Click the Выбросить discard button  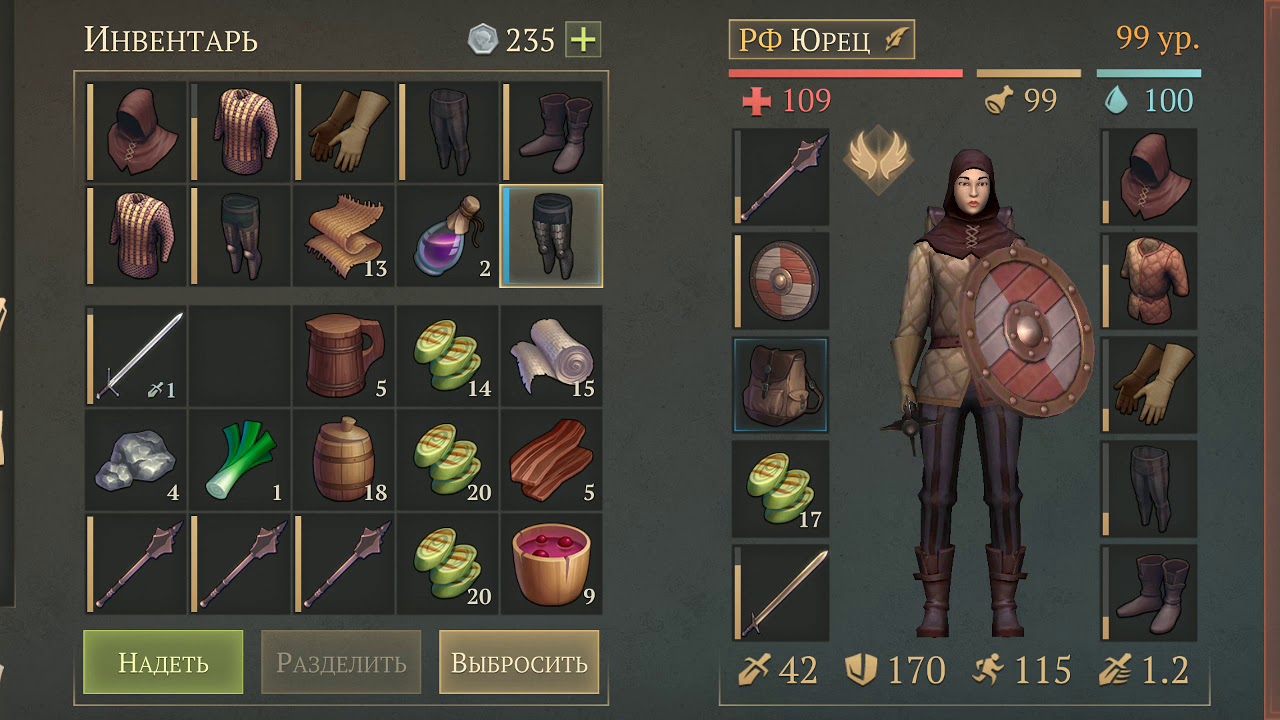[519, 662]
